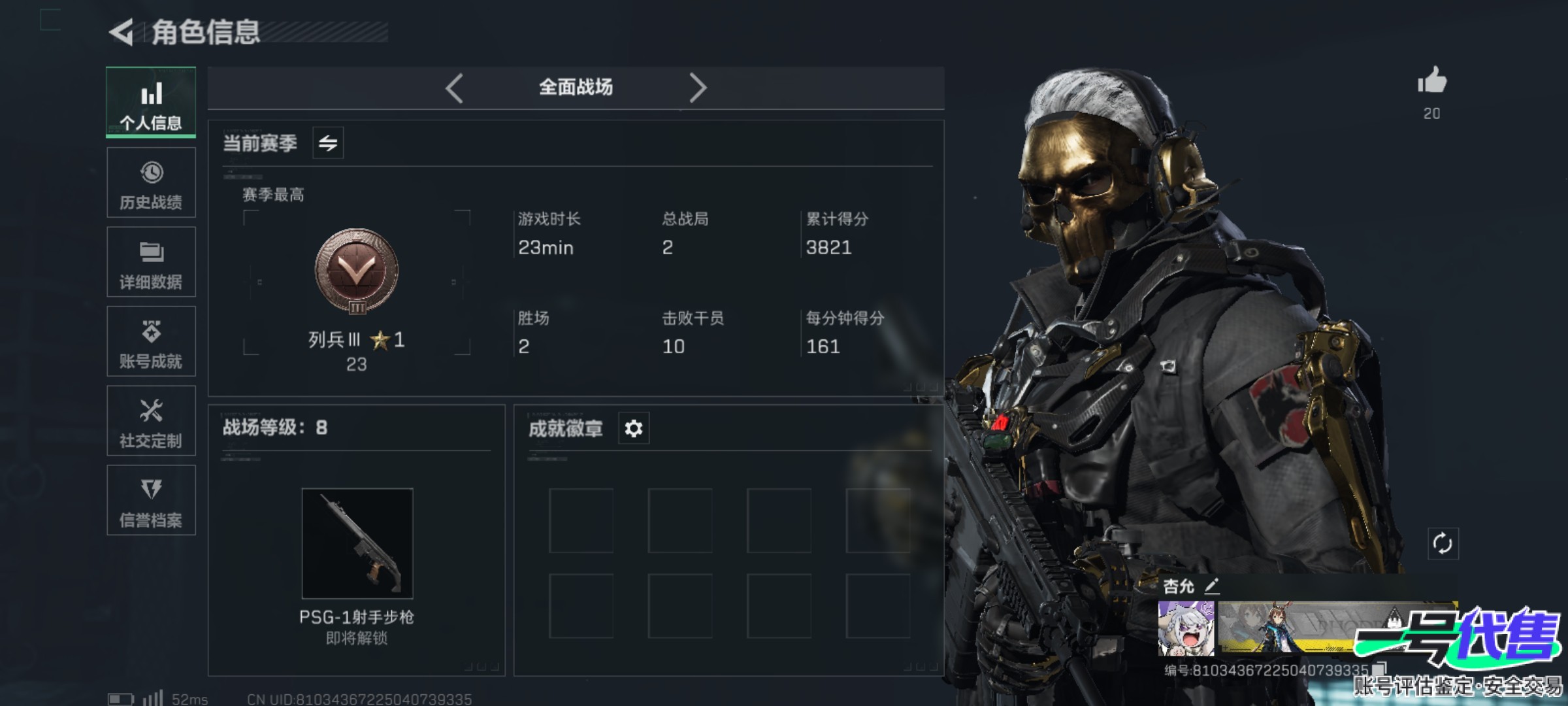Open the player's name card banner
This screenshot has height=706, width=1568.
(x=1300, y=628)
